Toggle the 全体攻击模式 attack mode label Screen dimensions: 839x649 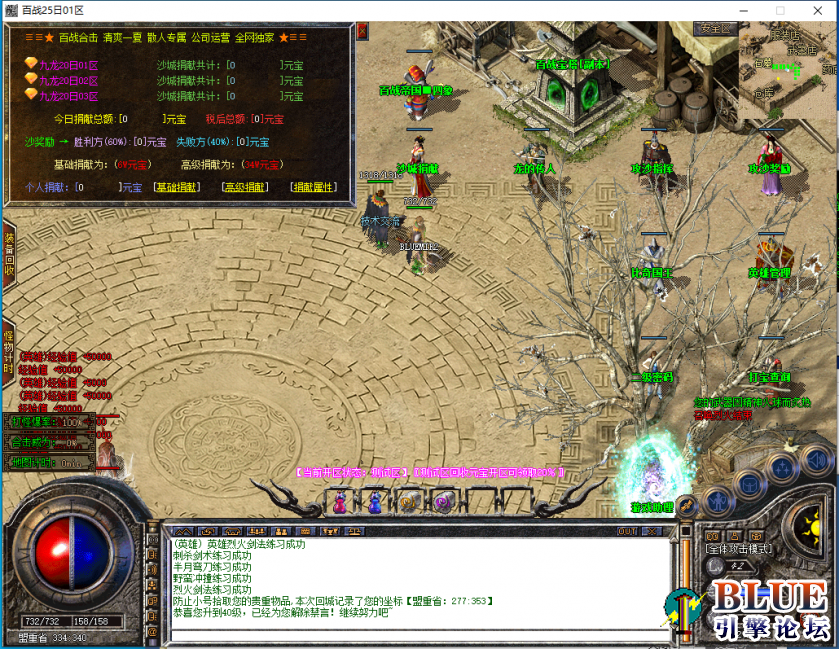739,549
